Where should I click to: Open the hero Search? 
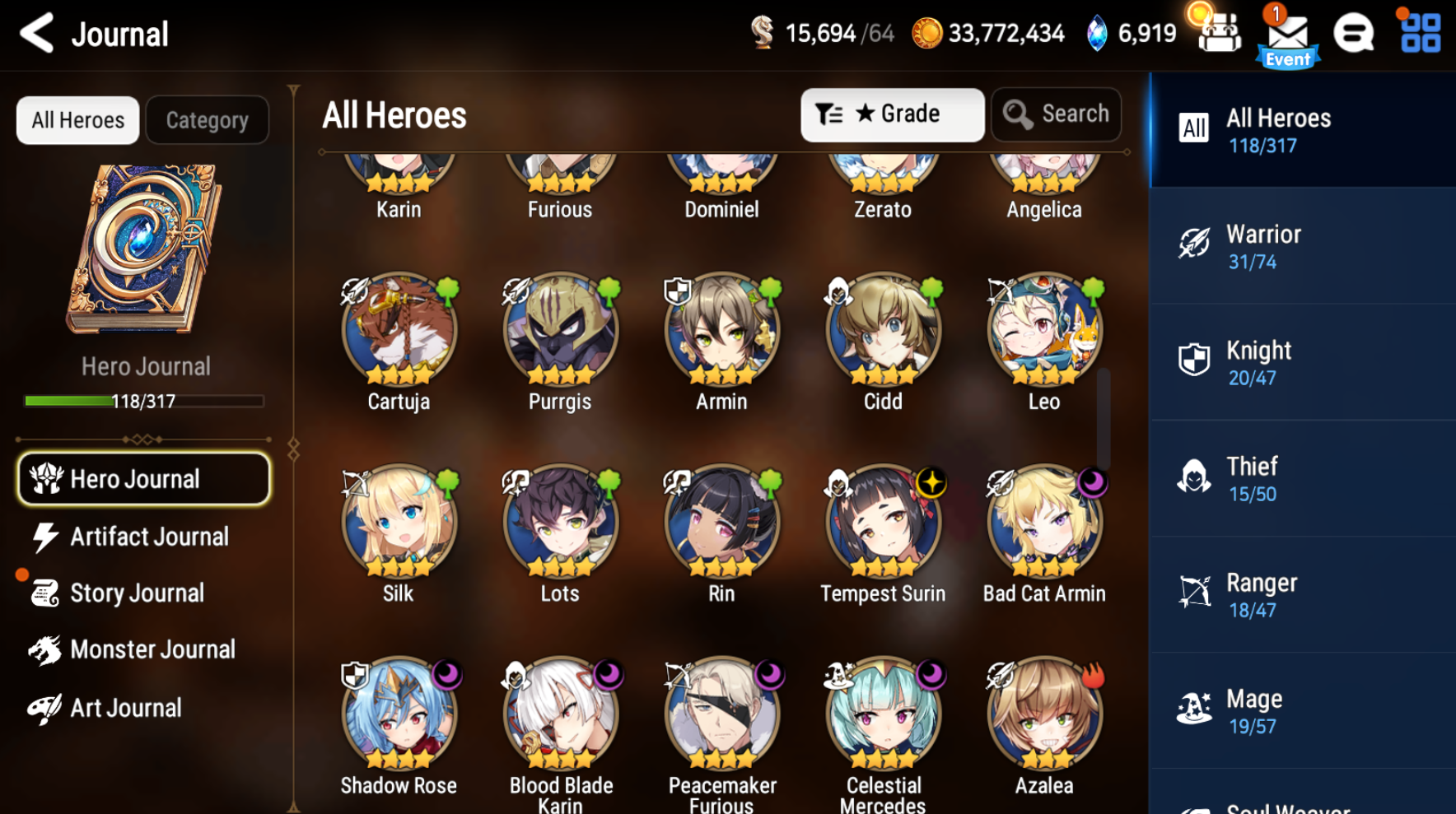click(1057, 114)
